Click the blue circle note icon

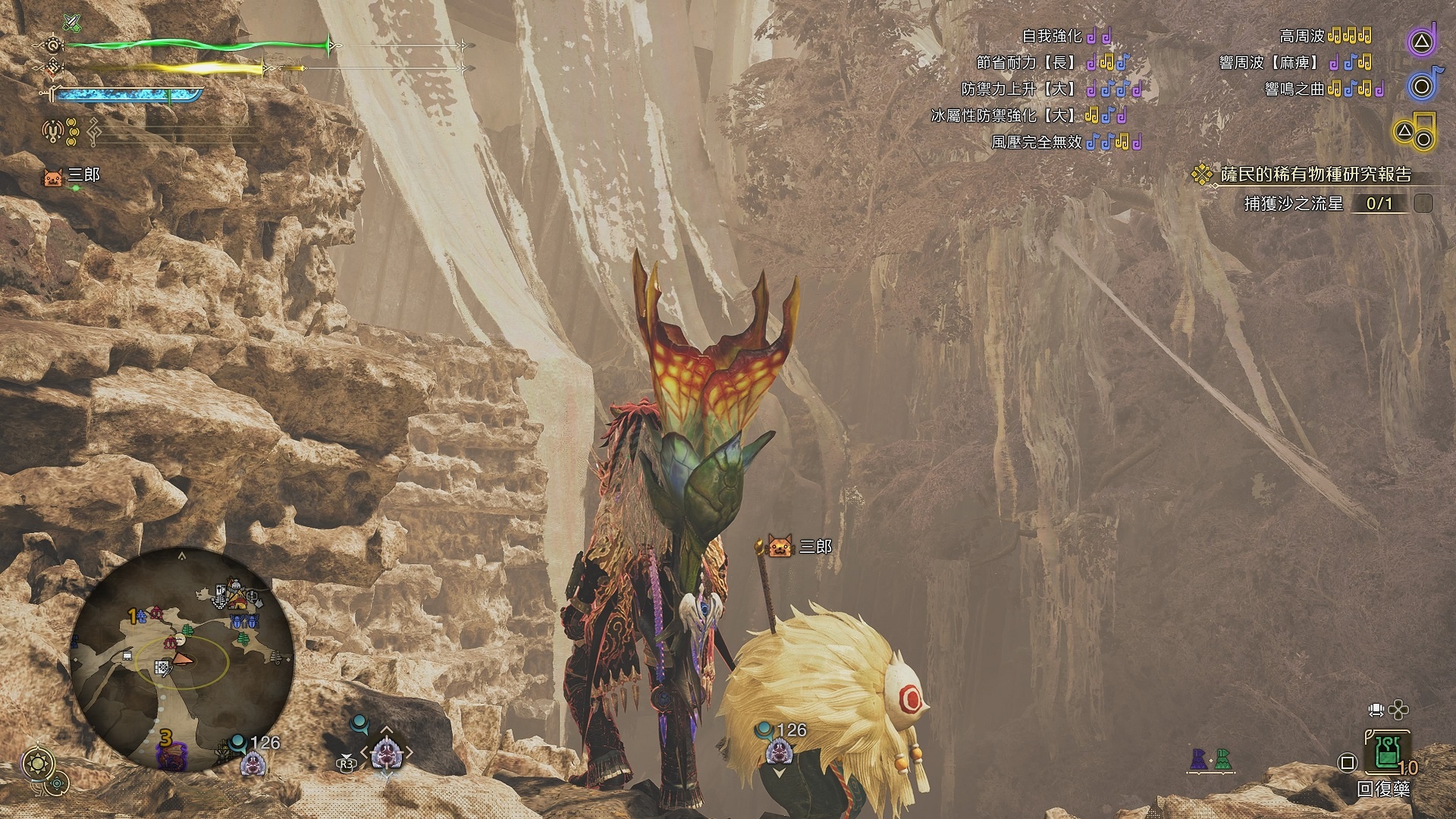[x=1423, y=86]
